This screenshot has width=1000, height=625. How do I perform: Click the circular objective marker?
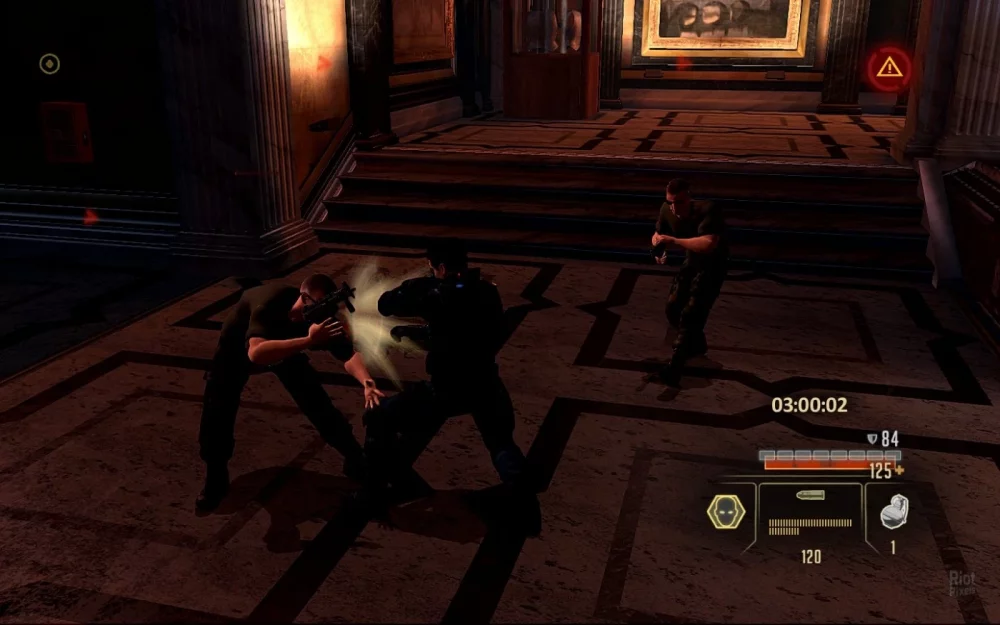(x=49, y=64)
